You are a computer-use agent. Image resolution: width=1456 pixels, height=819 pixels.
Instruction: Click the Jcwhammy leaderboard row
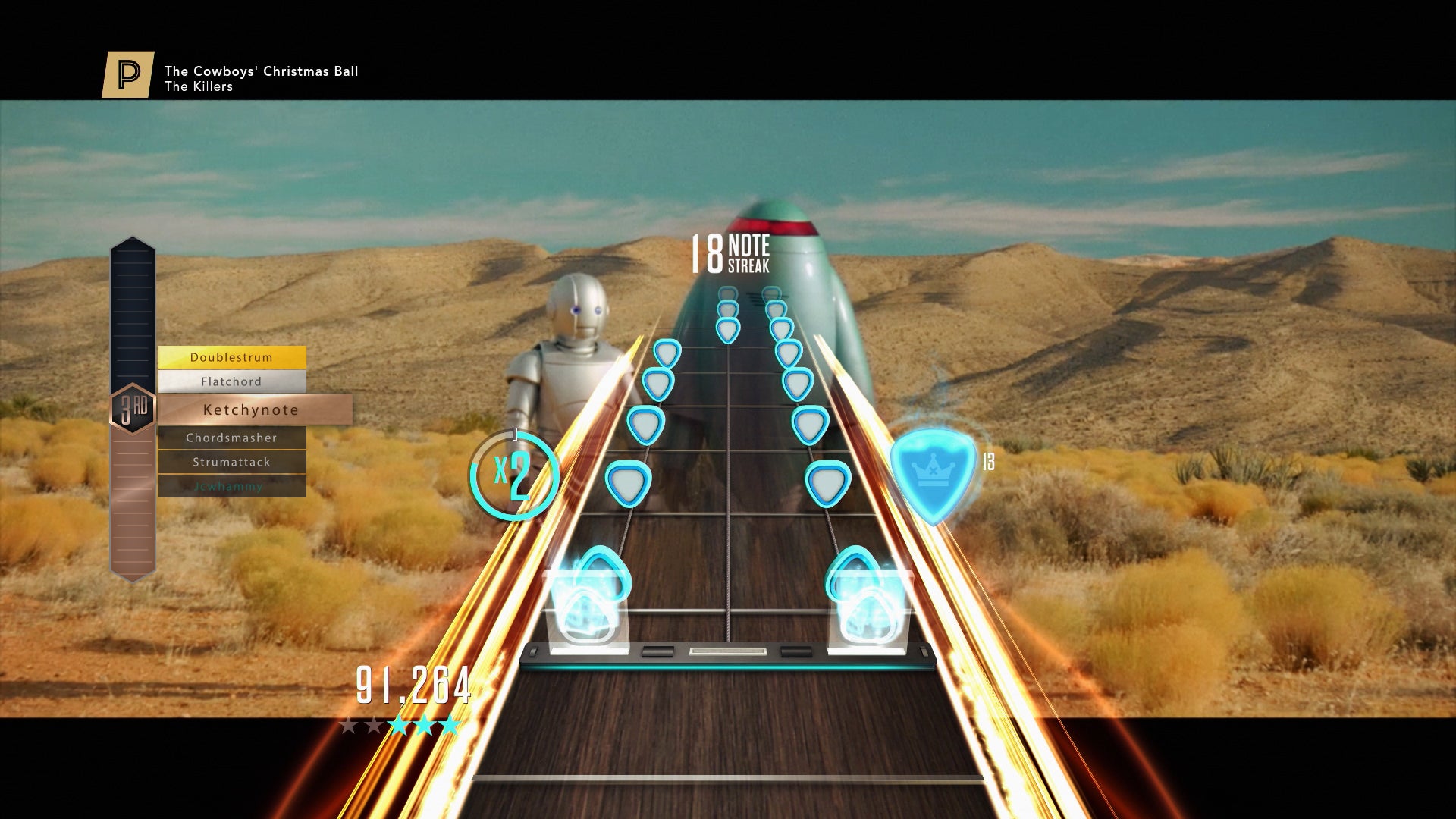pyautogui.click(x=232, y=486)
